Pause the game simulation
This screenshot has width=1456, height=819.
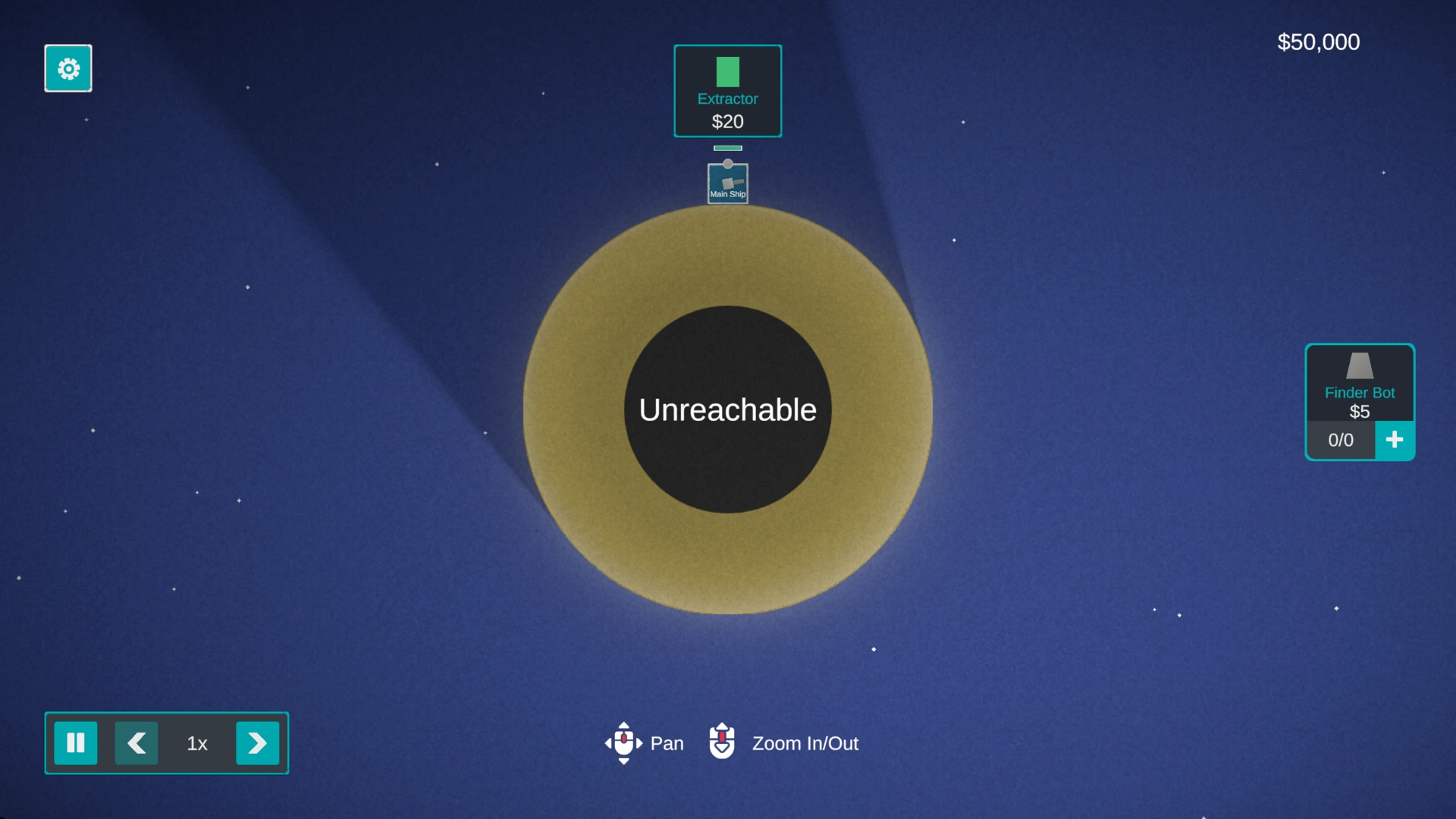pyautogui.click(x=76, y=743)
